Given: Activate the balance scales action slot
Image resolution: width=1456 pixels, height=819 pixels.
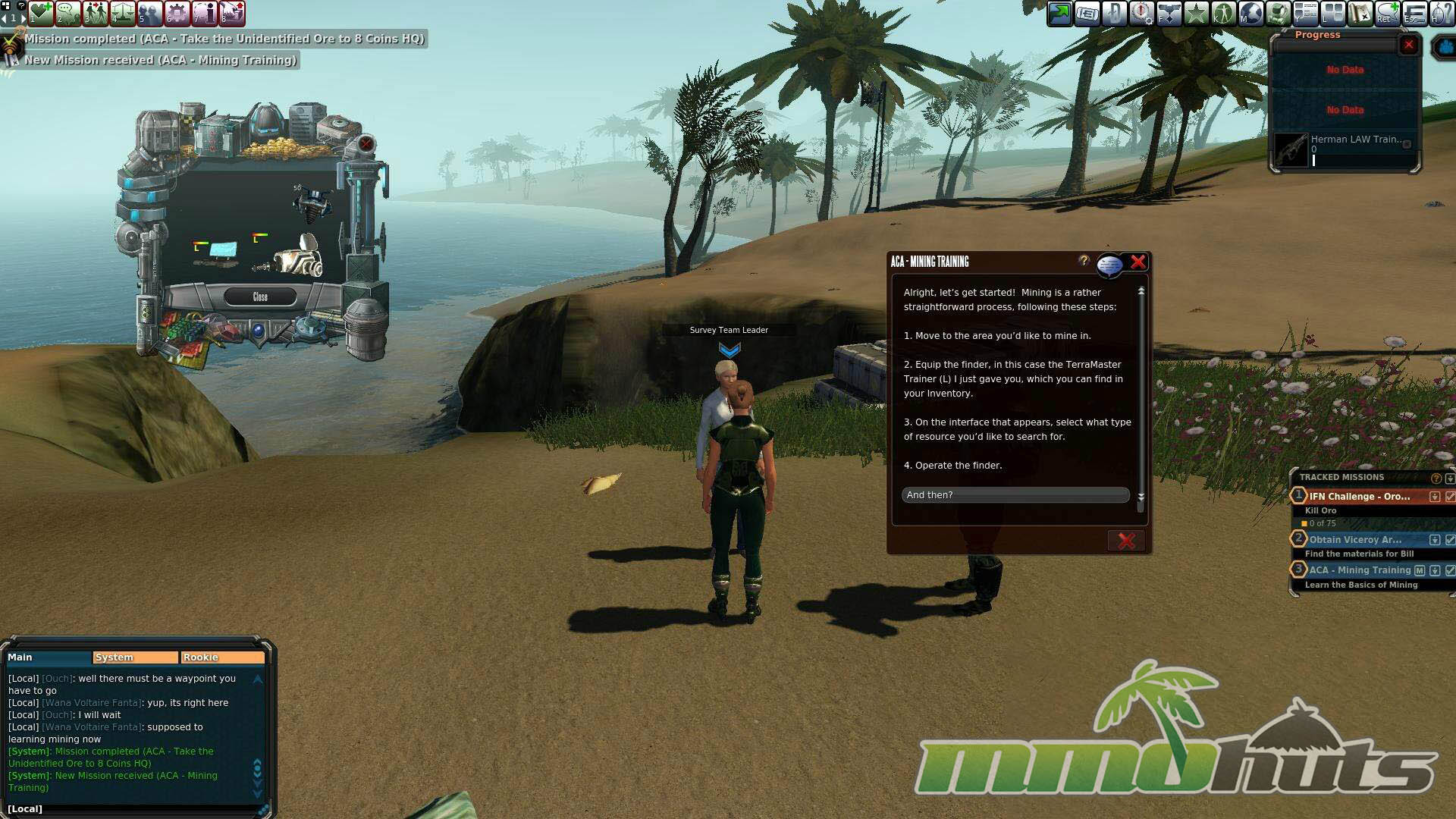Looking at the screenshot, I should tap(123, 13).
